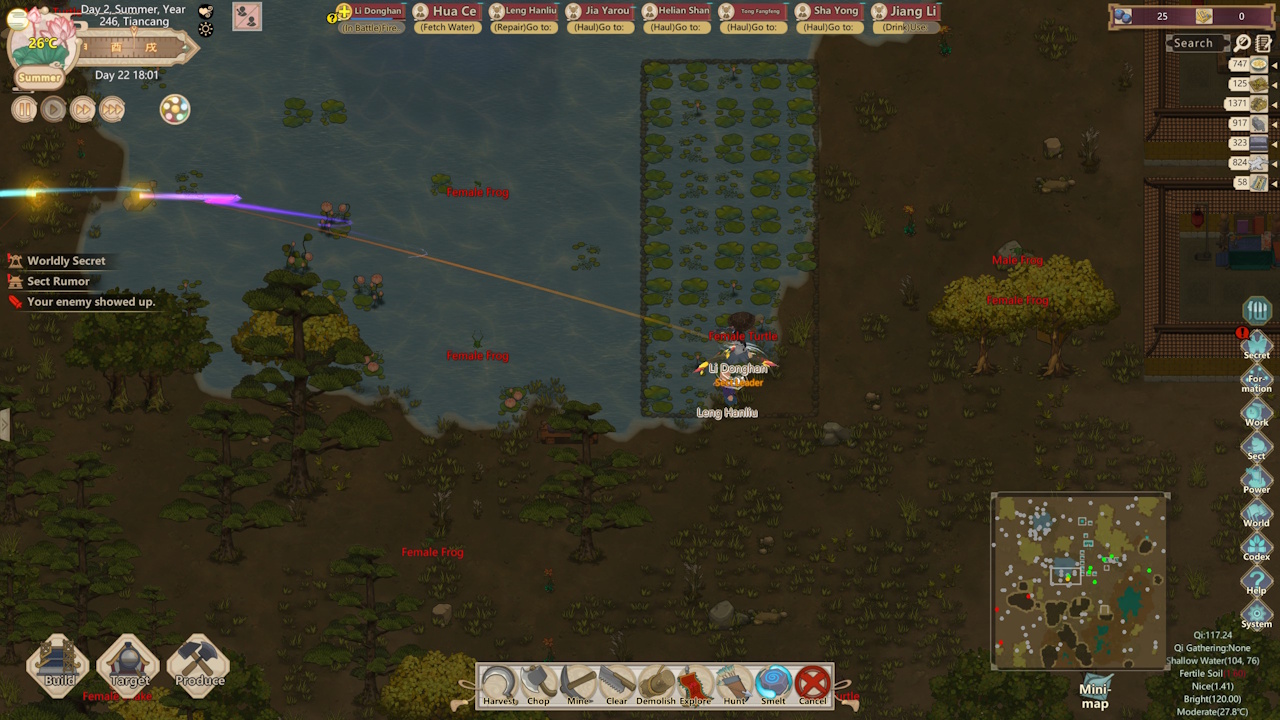Open the Build menu
Image resolution: width=1280 pixels, height=720 pixels.
(59, 666)
